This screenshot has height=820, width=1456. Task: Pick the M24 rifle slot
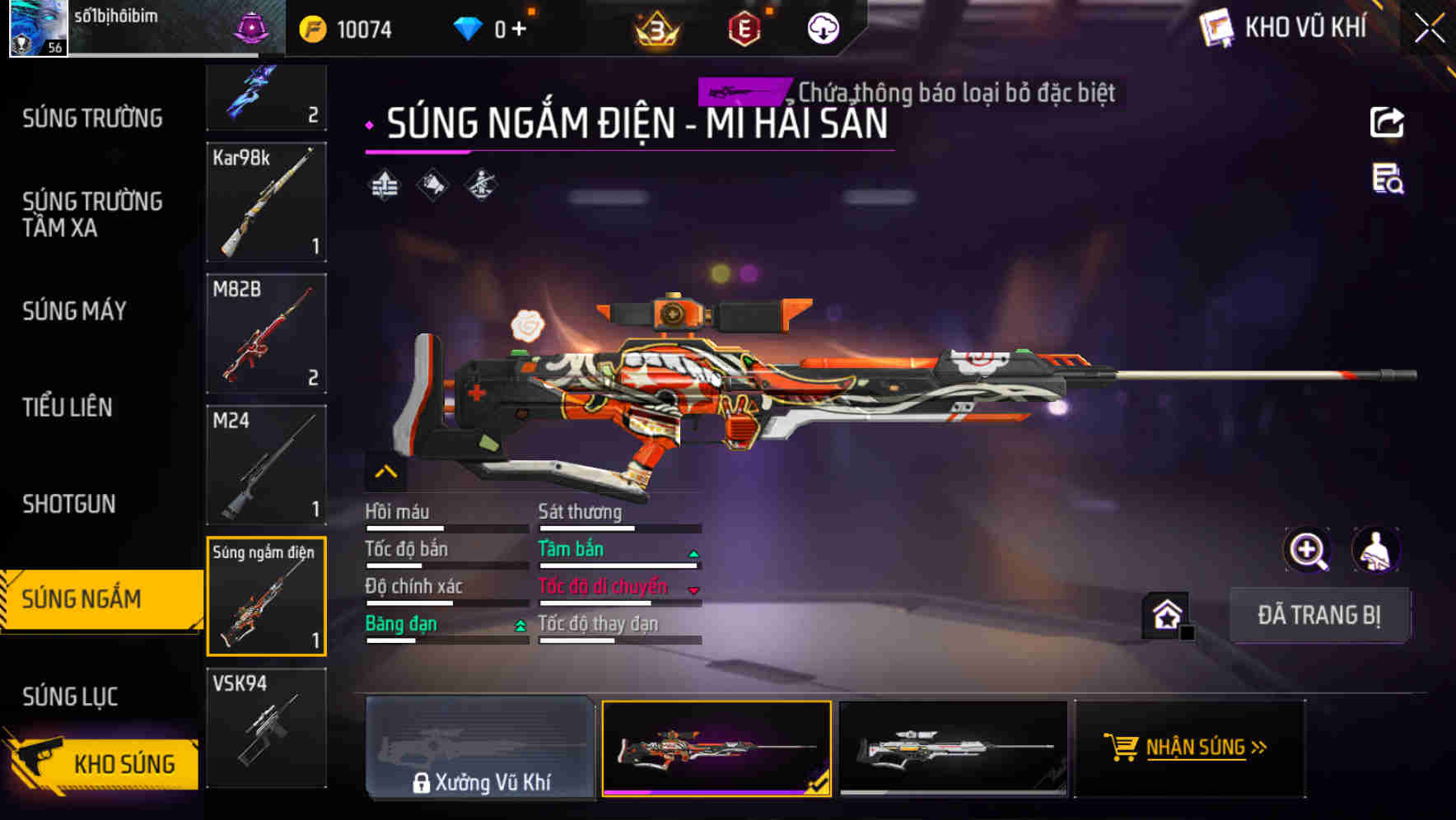pos(266,464)
